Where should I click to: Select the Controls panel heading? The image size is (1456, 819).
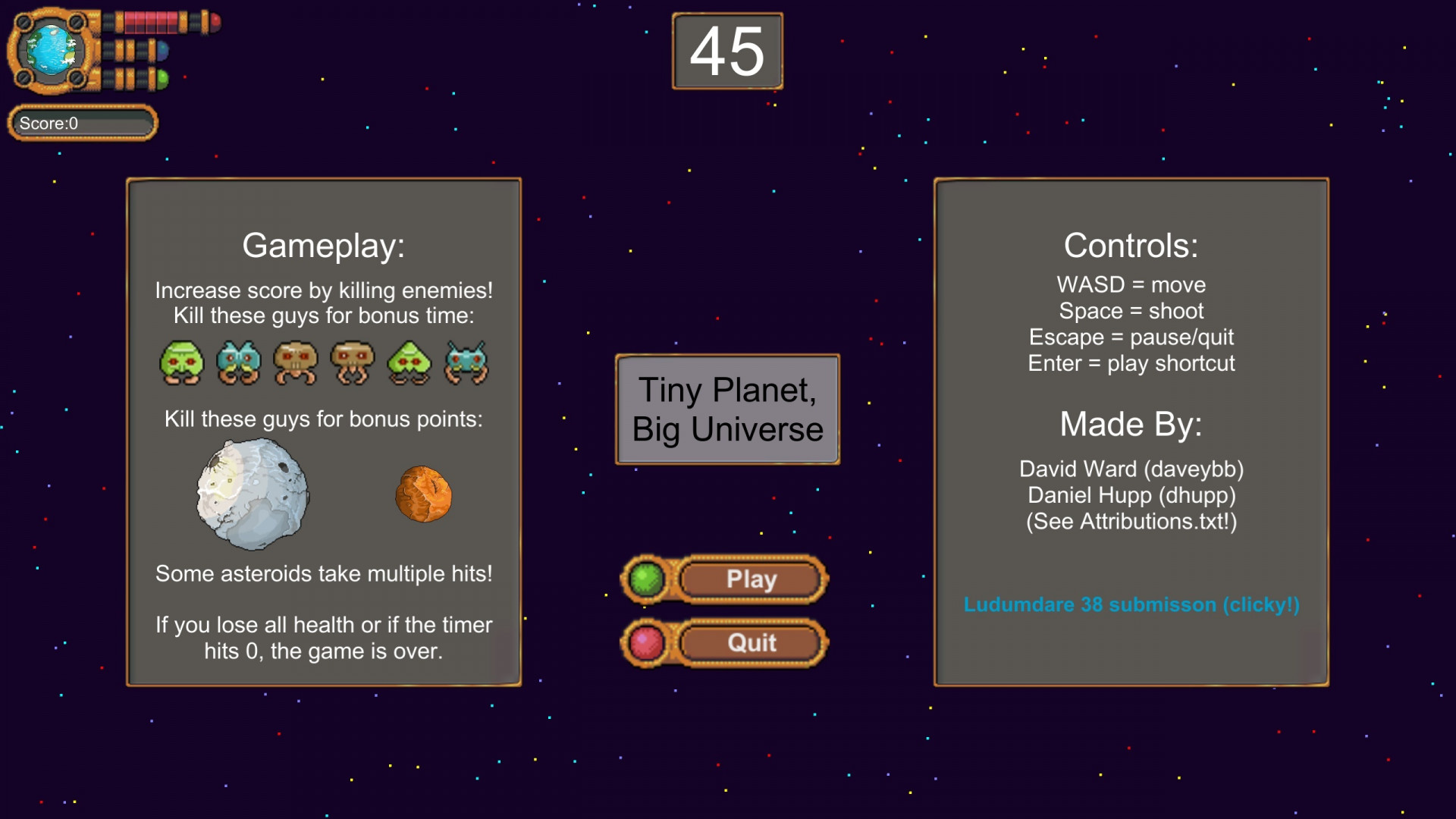[1131, 244]
